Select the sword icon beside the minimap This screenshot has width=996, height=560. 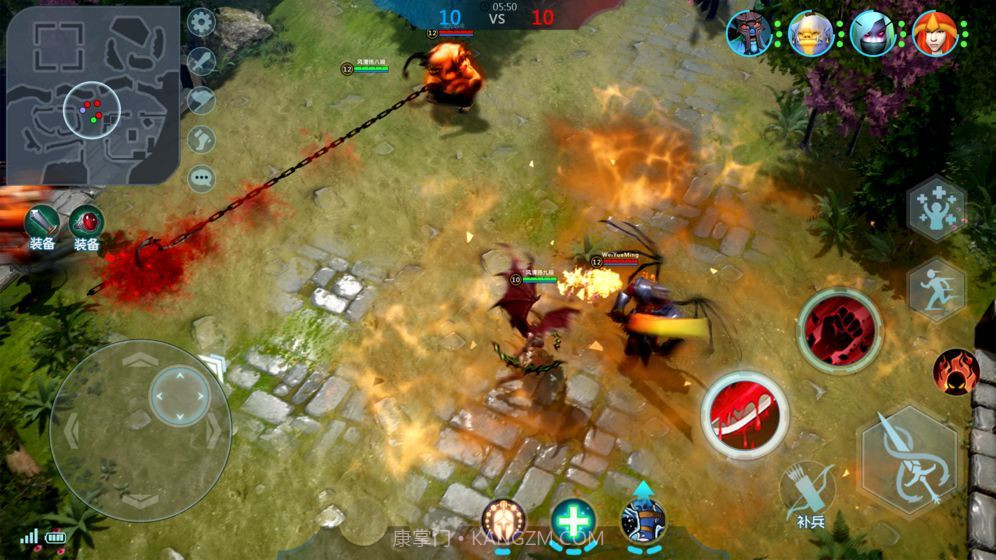click(x=202, y=61)
